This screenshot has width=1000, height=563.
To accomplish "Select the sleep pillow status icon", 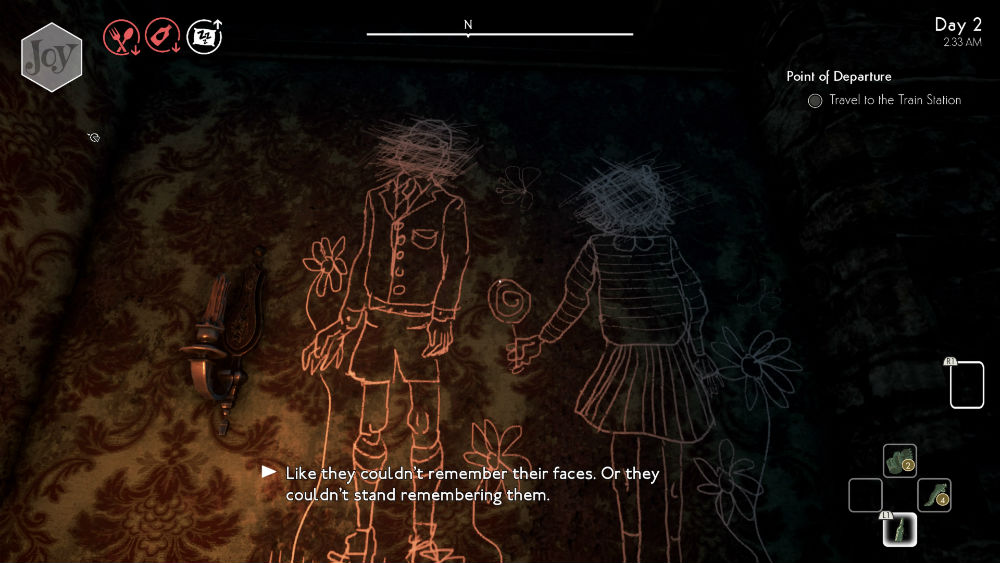I will [x=205, y=38].
